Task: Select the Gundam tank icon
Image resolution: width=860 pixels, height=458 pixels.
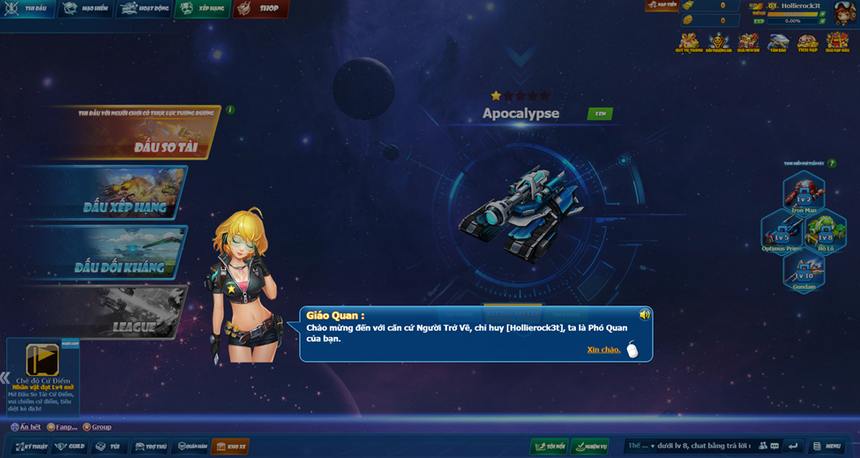Action: pos(804,271)
